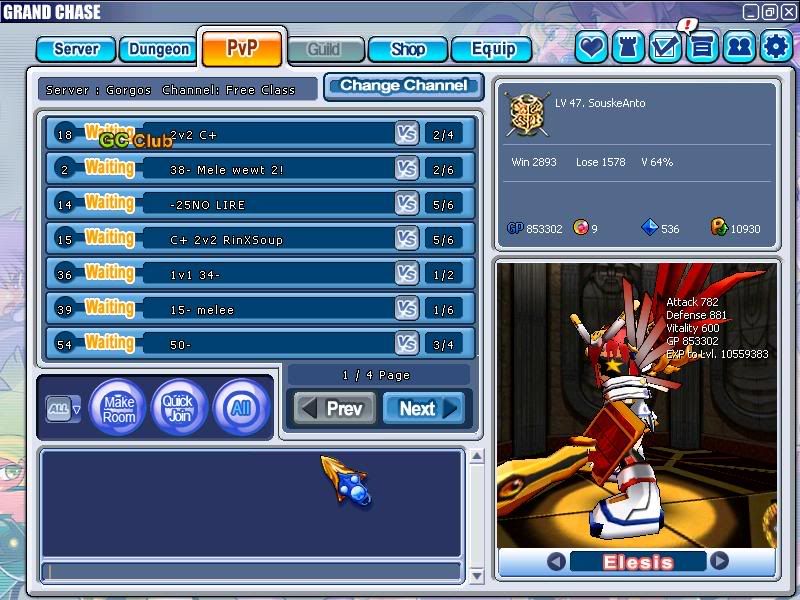Viewport: 800px width, 600px height.
Task: Go to the Next page of rooms
Action: 424,408
